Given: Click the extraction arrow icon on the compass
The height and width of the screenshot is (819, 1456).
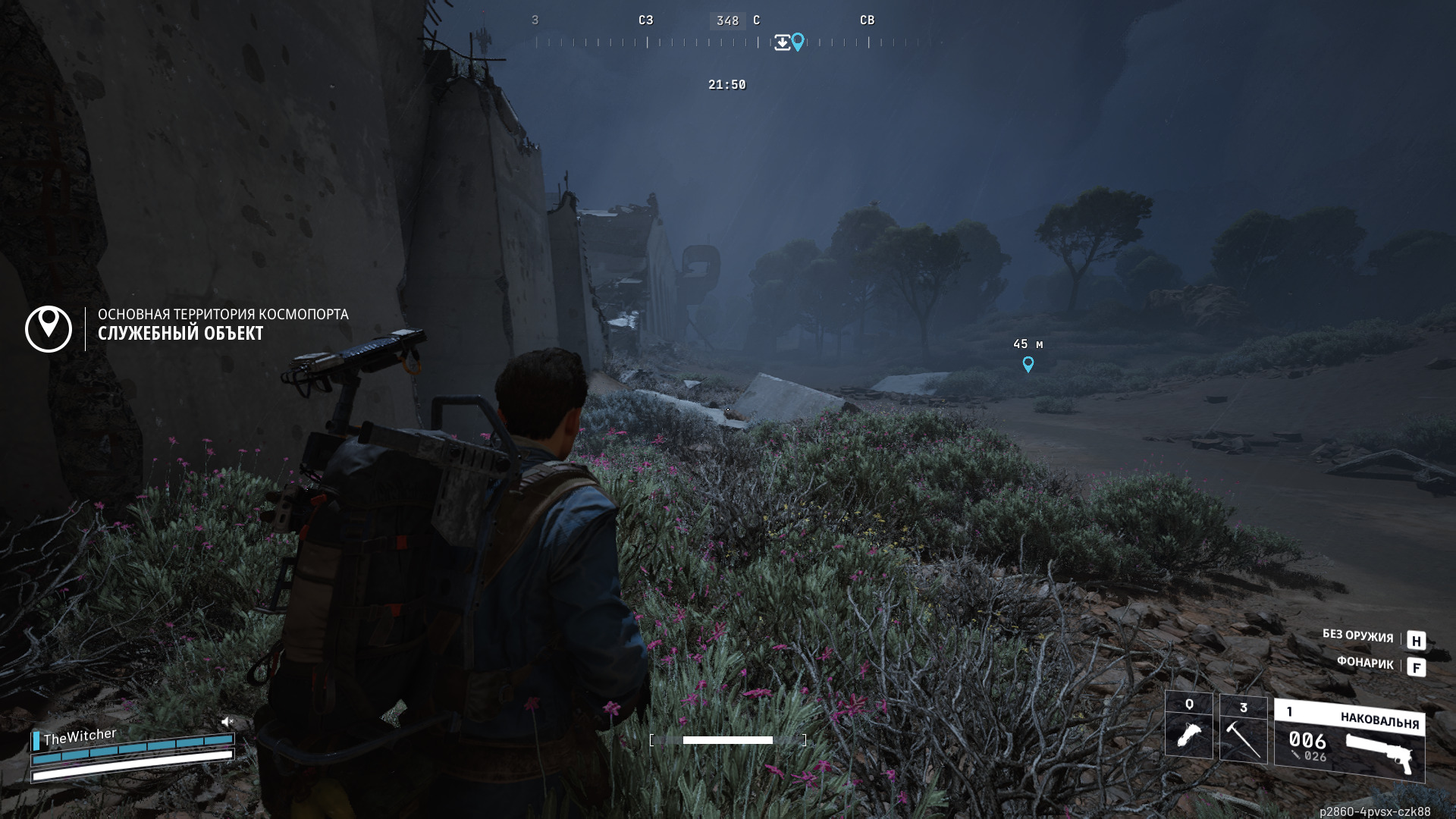Looking at the screenshot, I should pyautogui.click(x=782, y=42).
